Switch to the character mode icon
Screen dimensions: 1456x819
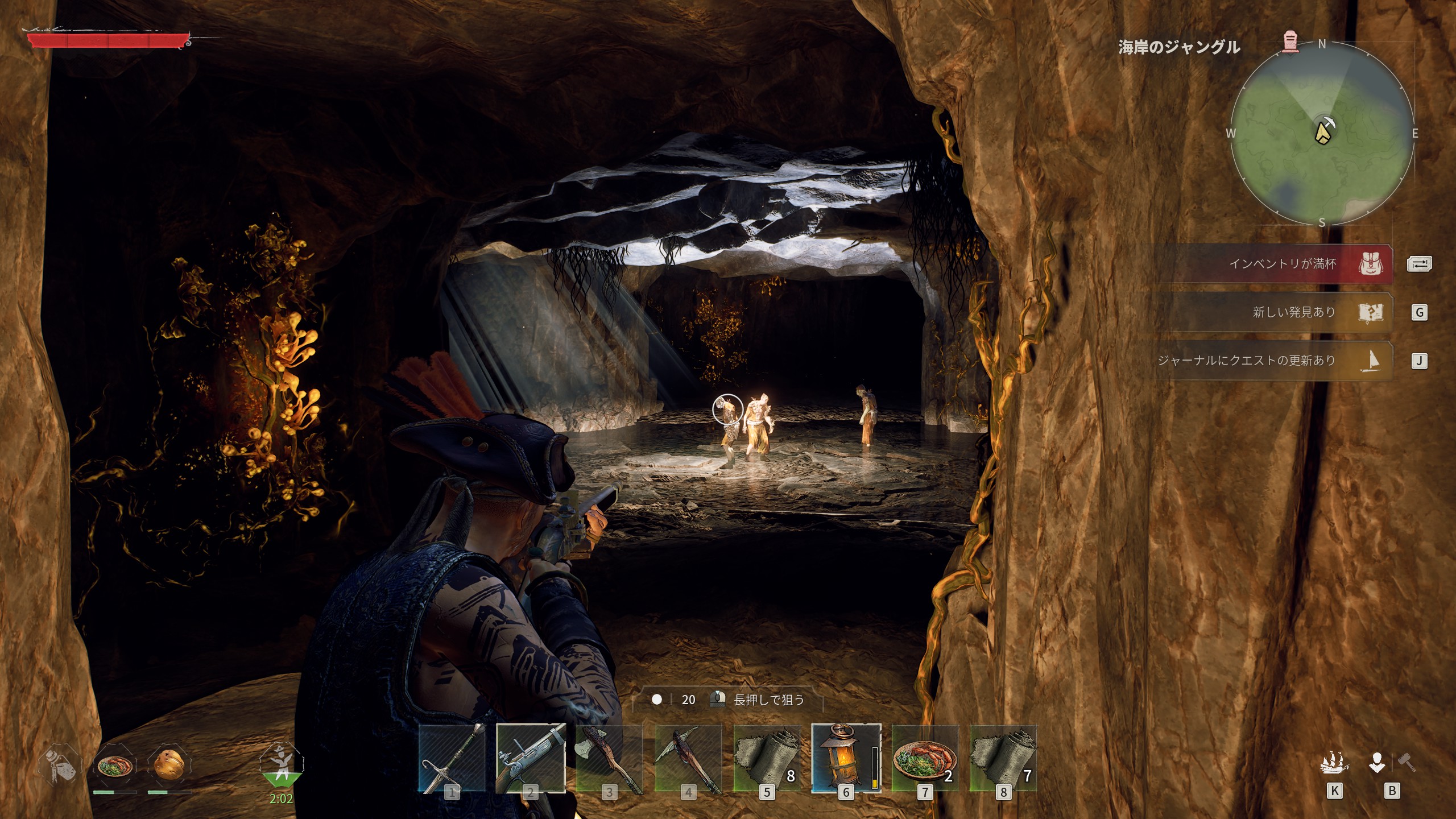(1376, 763)
